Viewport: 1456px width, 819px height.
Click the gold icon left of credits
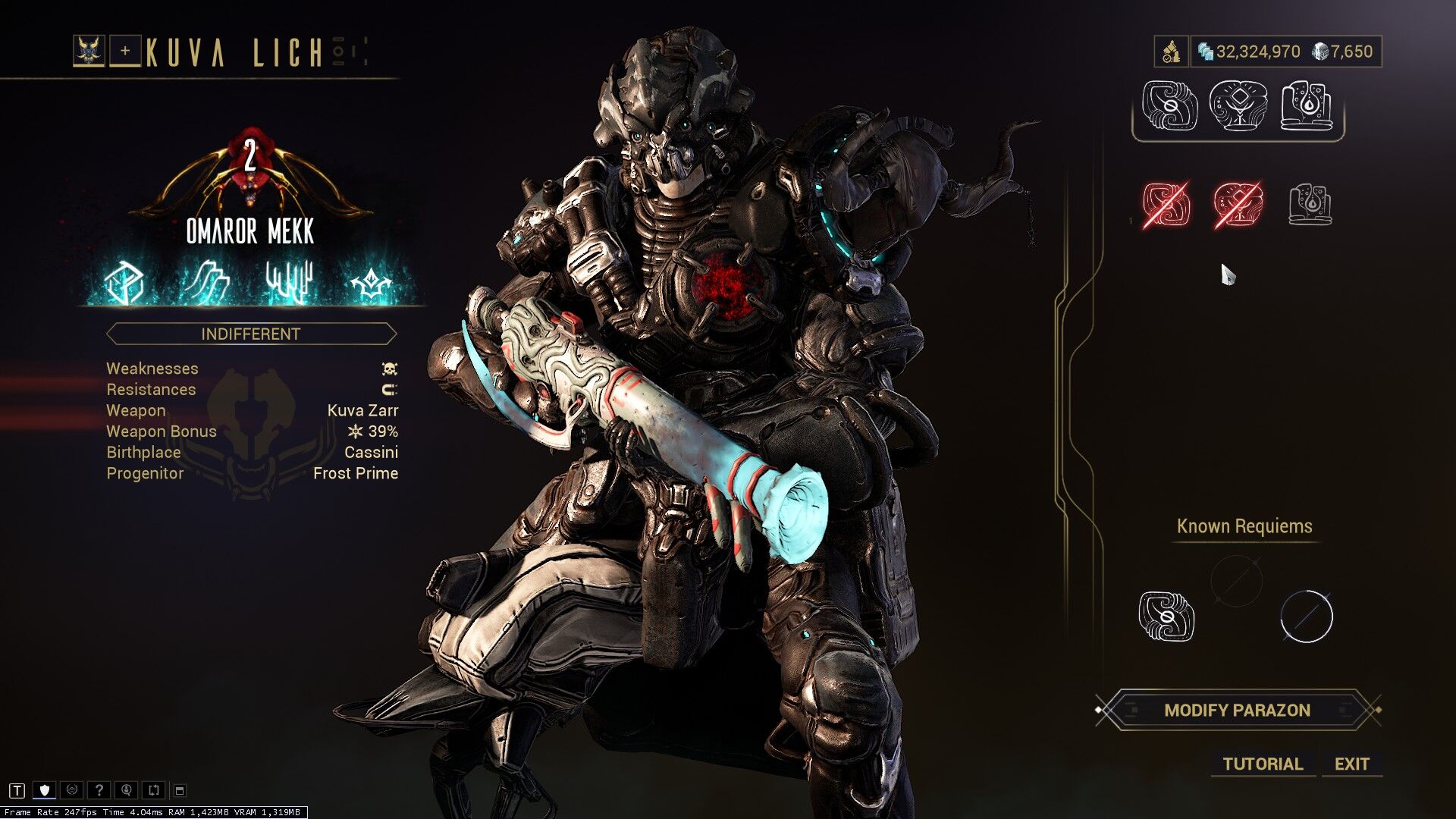pyautogui.click(x=1171, y=52)
